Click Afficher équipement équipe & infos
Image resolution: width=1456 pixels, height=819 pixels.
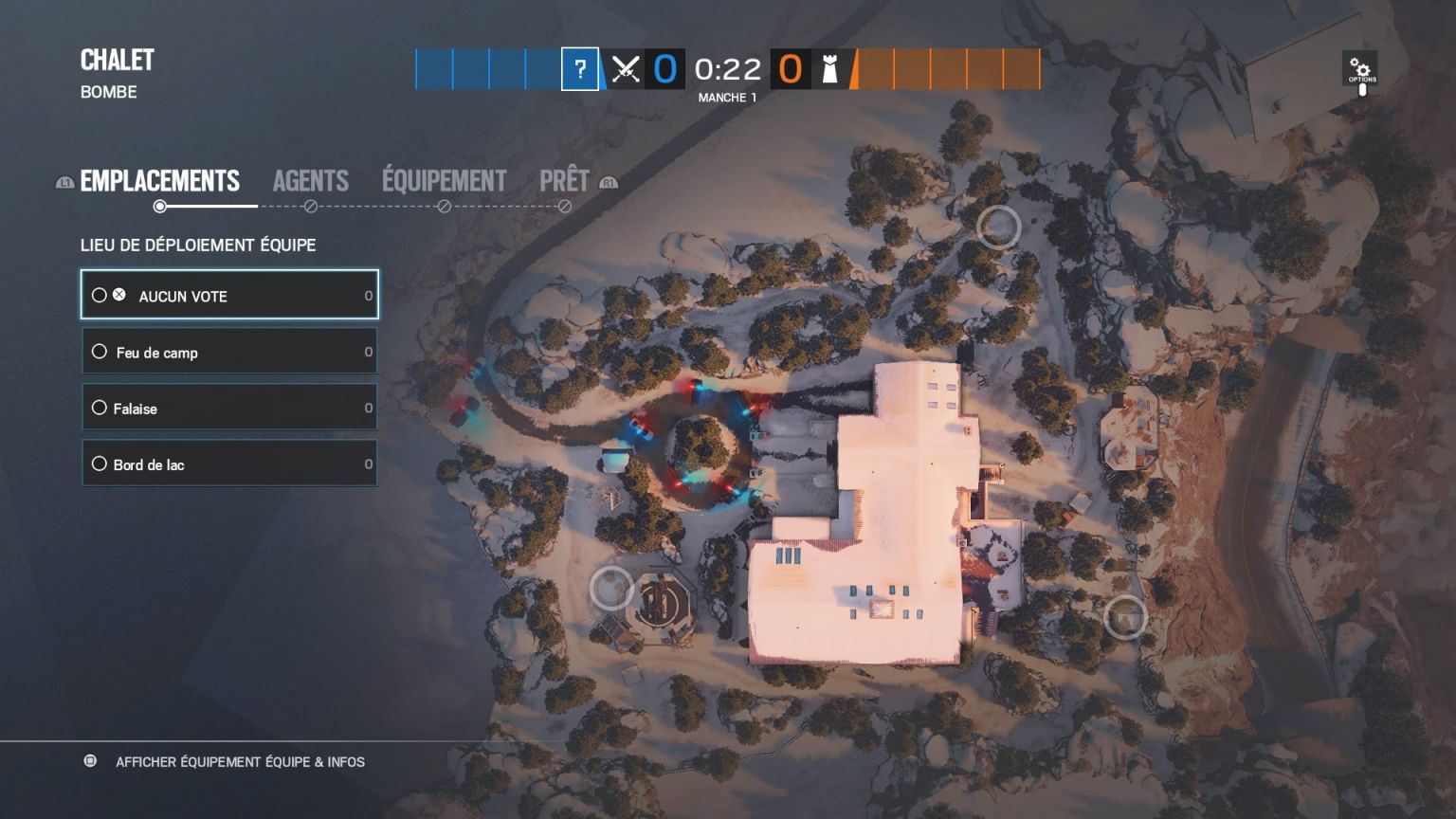(241, 761)
